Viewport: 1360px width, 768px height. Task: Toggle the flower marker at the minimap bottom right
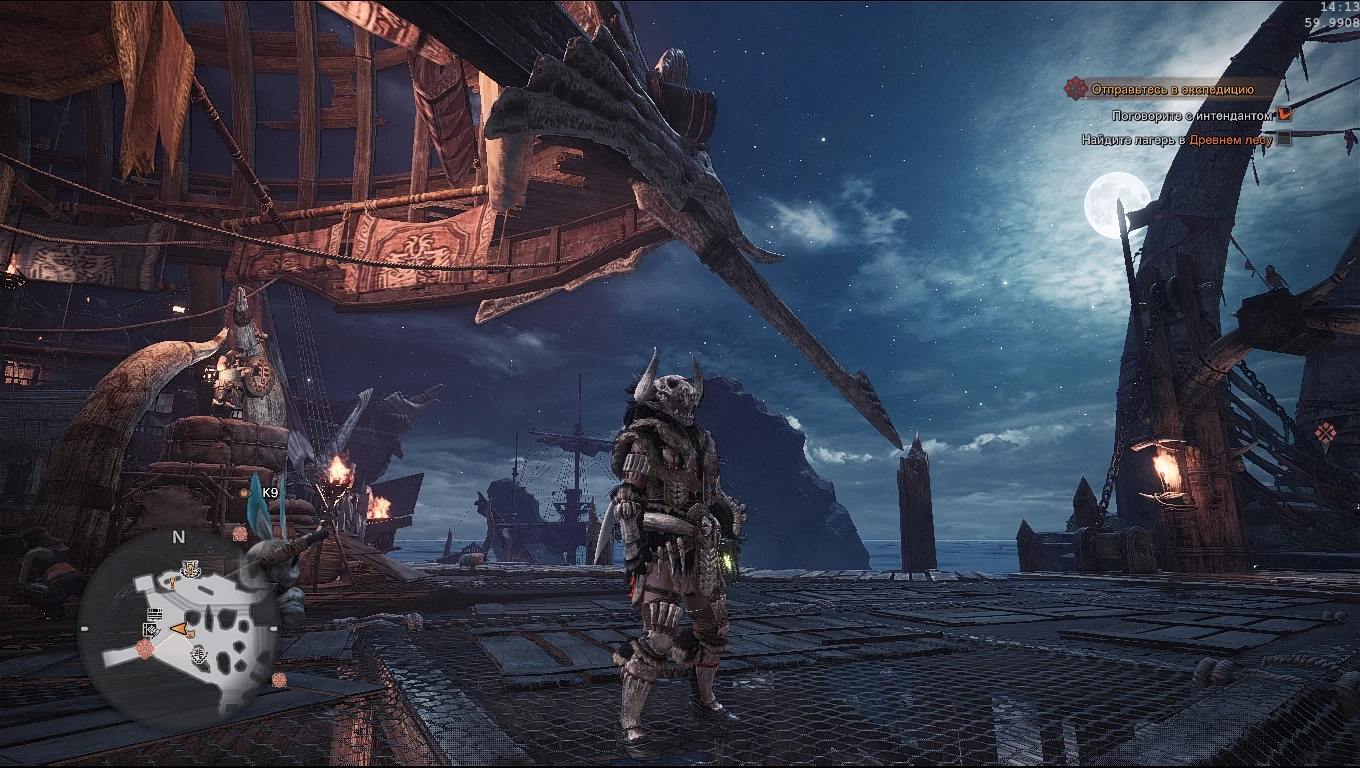click(x=278, y=679)
